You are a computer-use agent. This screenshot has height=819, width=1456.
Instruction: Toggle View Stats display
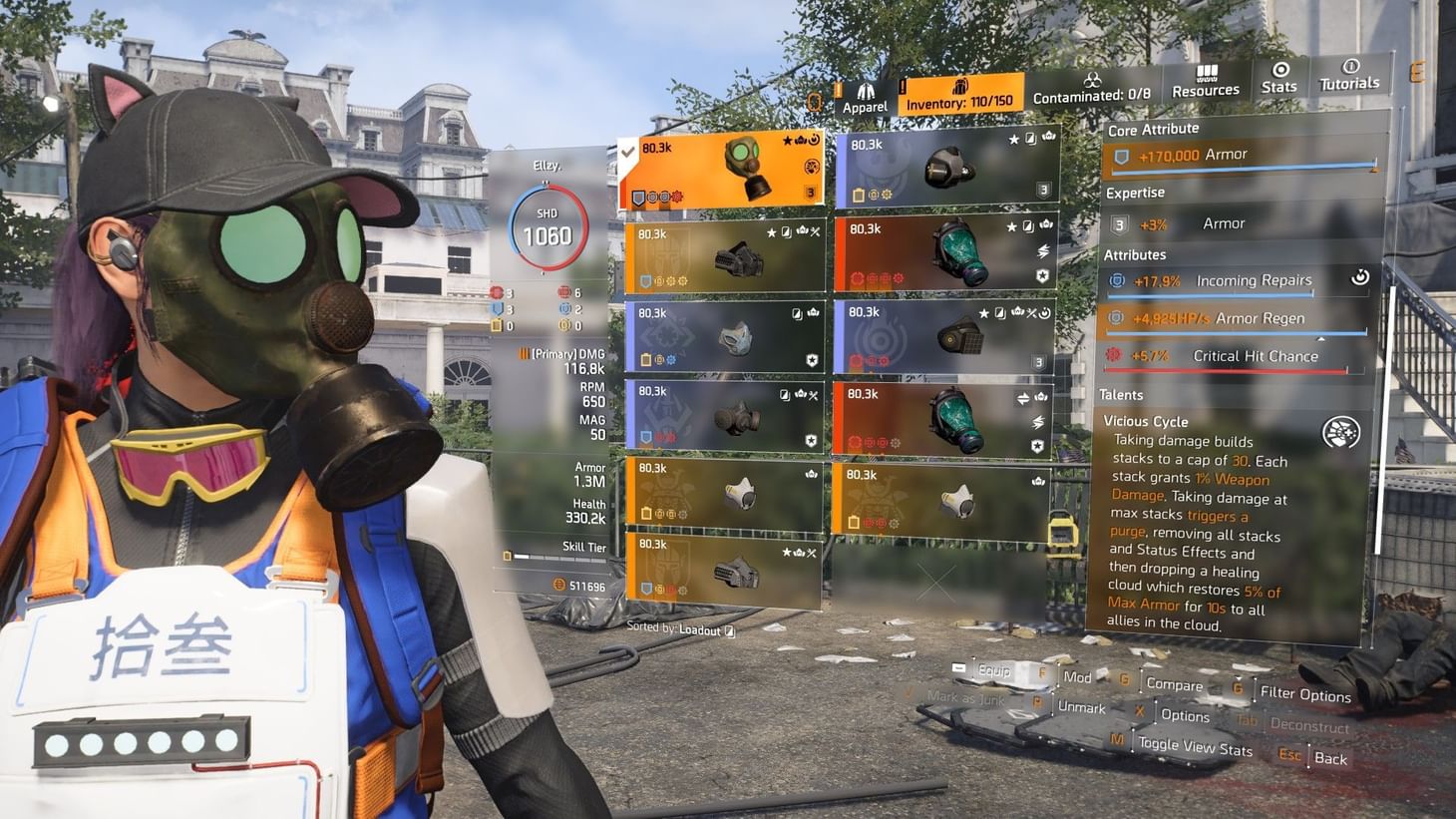coord(1196,743)
